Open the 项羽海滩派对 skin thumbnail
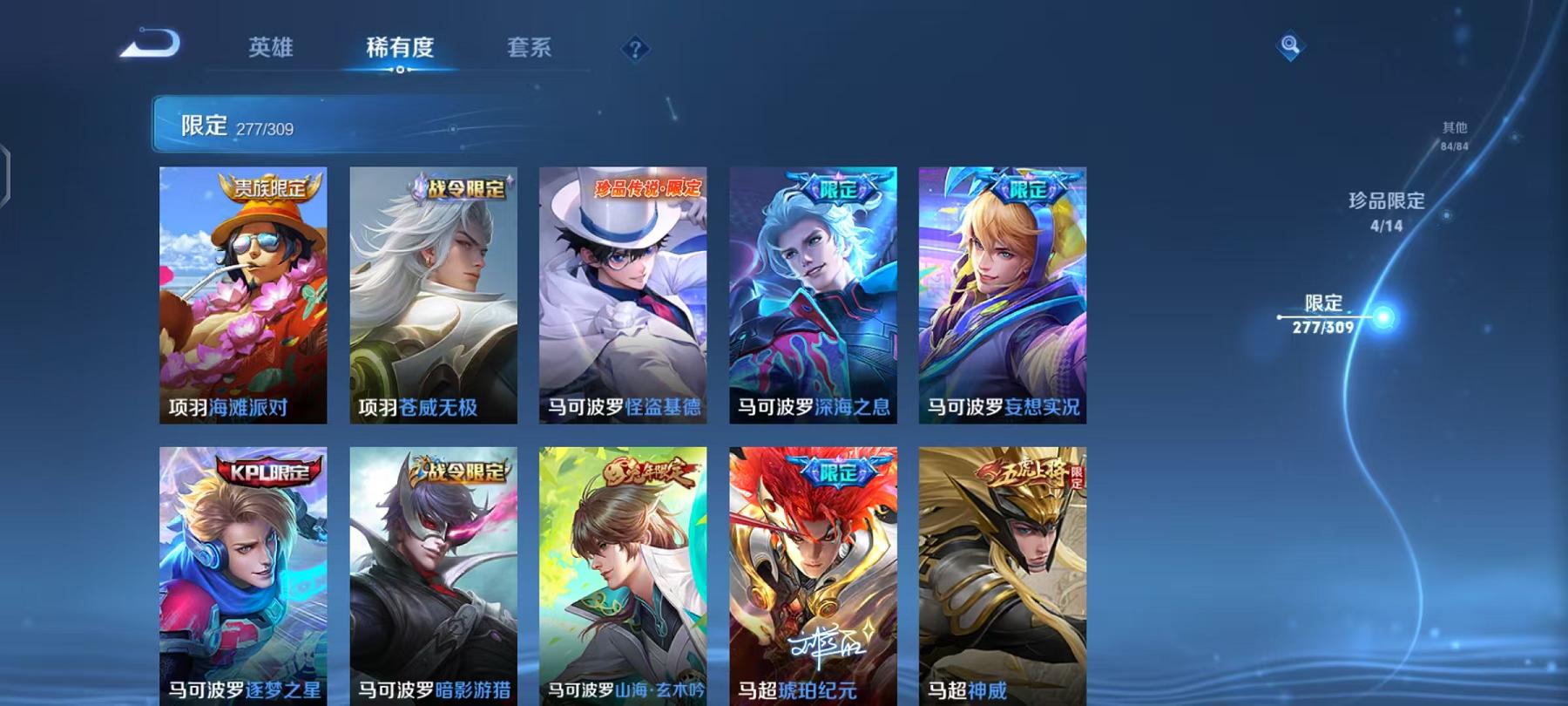 pyautogui.click(x=242, y=296)
